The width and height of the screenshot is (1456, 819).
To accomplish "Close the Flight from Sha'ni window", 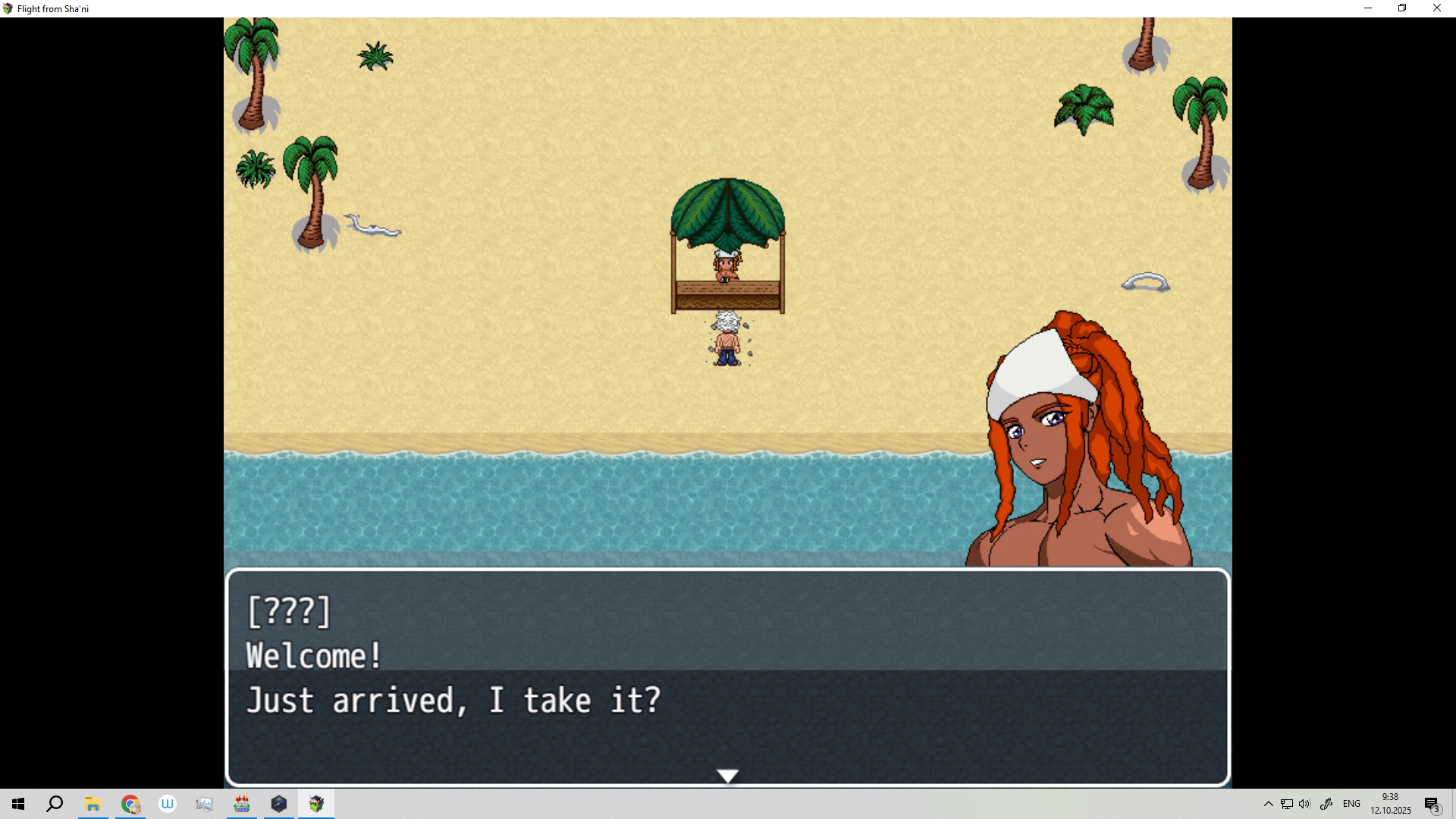I will click(1436, 8).
